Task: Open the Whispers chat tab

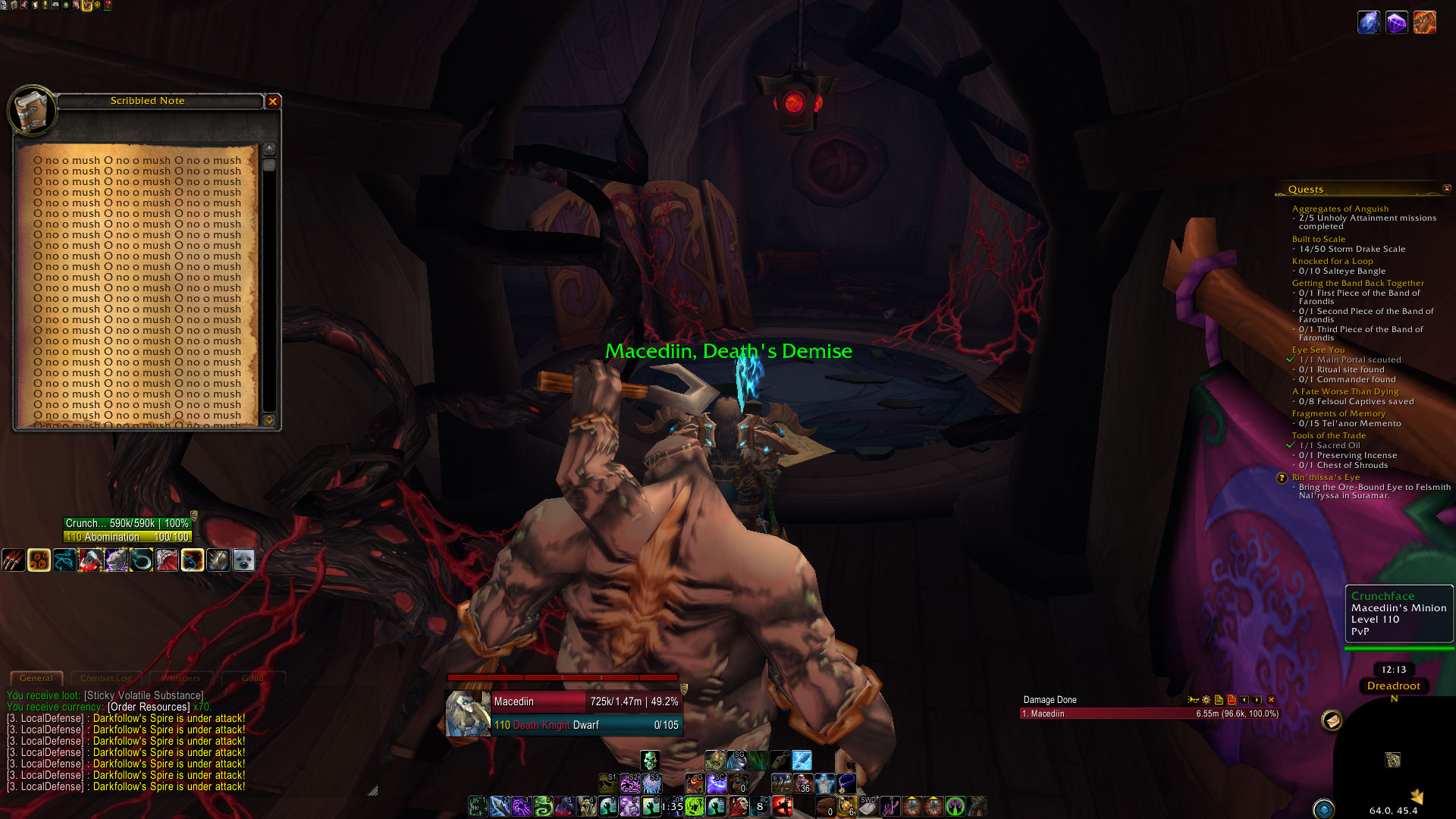Action: point(180,678)
